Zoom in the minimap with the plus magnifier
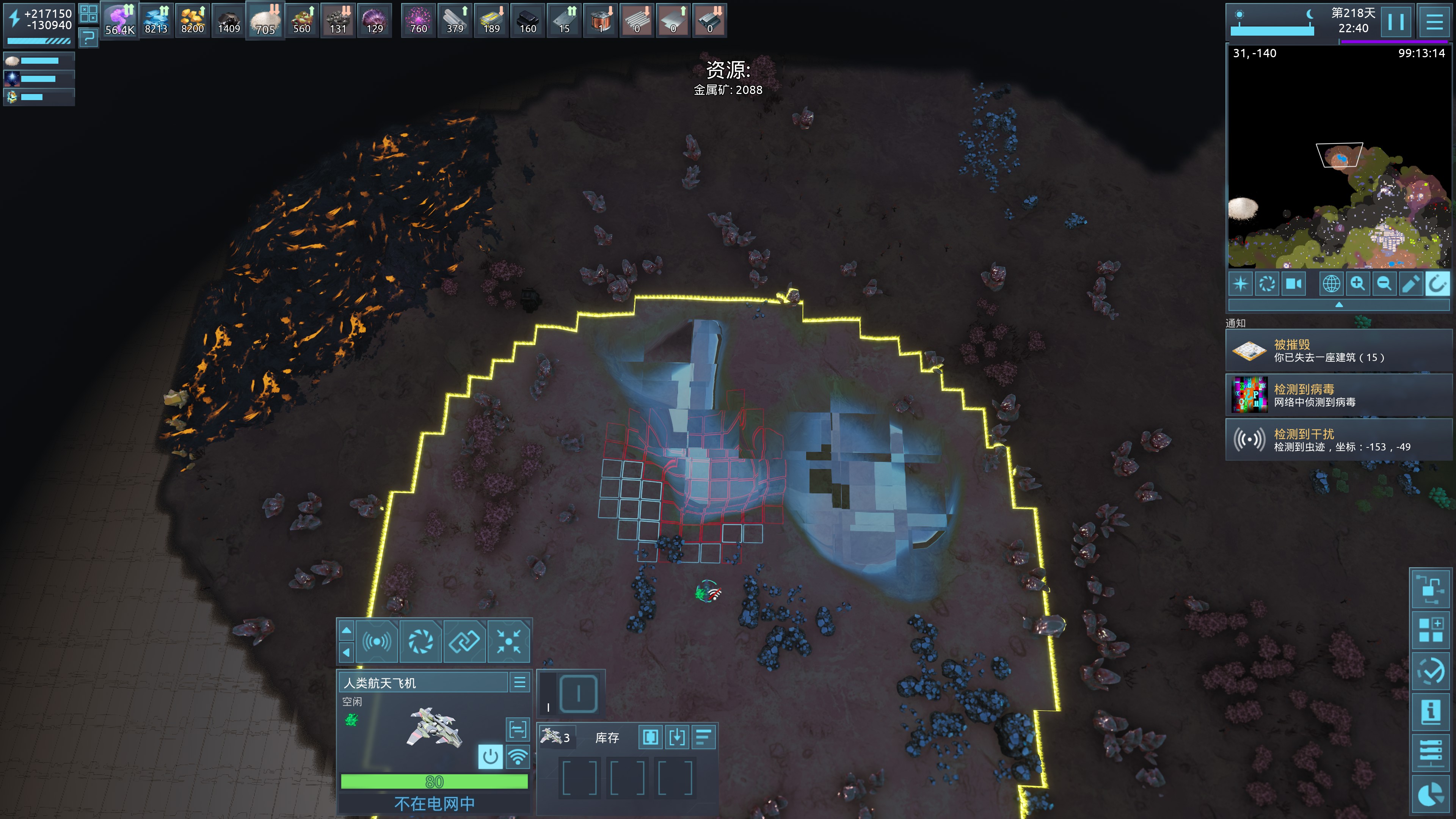Viewport: 1456px width, 819px height. [x=1358, y=283]
